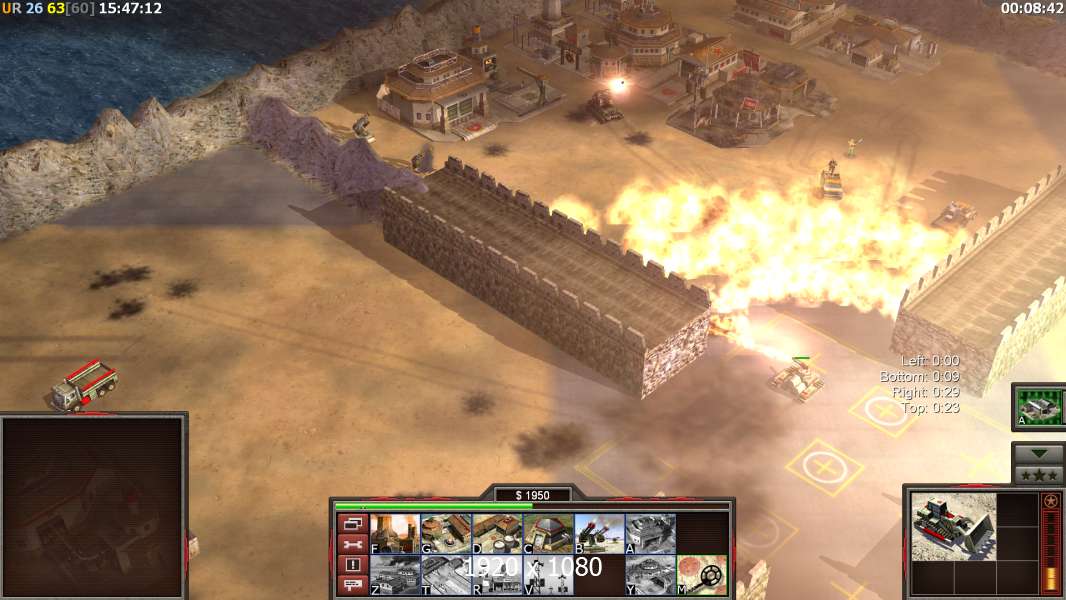Click the selected Dozer portrait
The width and height of the screenshot is (1066, 600).
(953, 526)
